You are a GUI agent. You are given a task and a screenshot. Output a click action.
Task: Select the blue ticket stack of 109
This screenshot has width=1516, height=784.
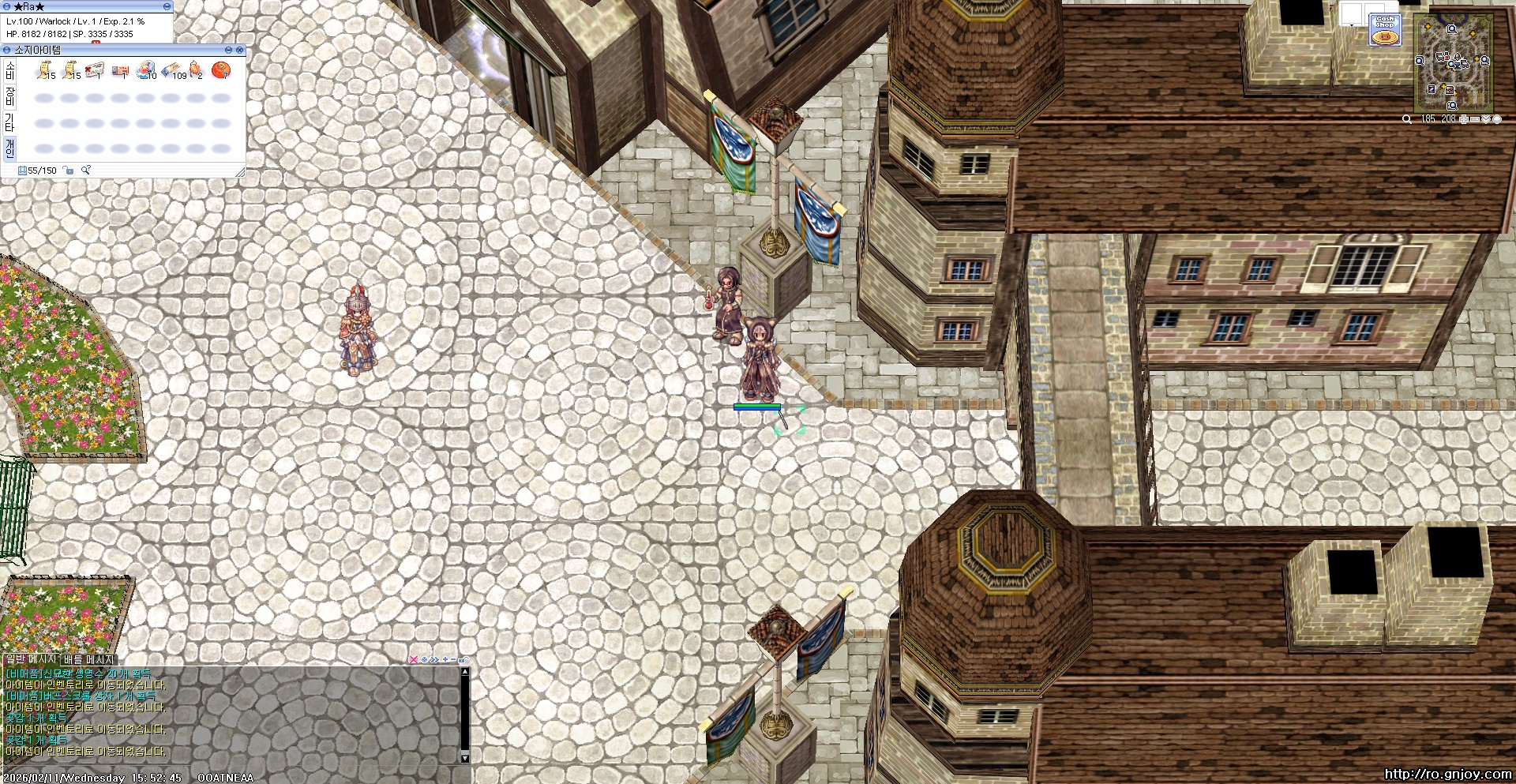pyautogui.click(x=171, y=71)
